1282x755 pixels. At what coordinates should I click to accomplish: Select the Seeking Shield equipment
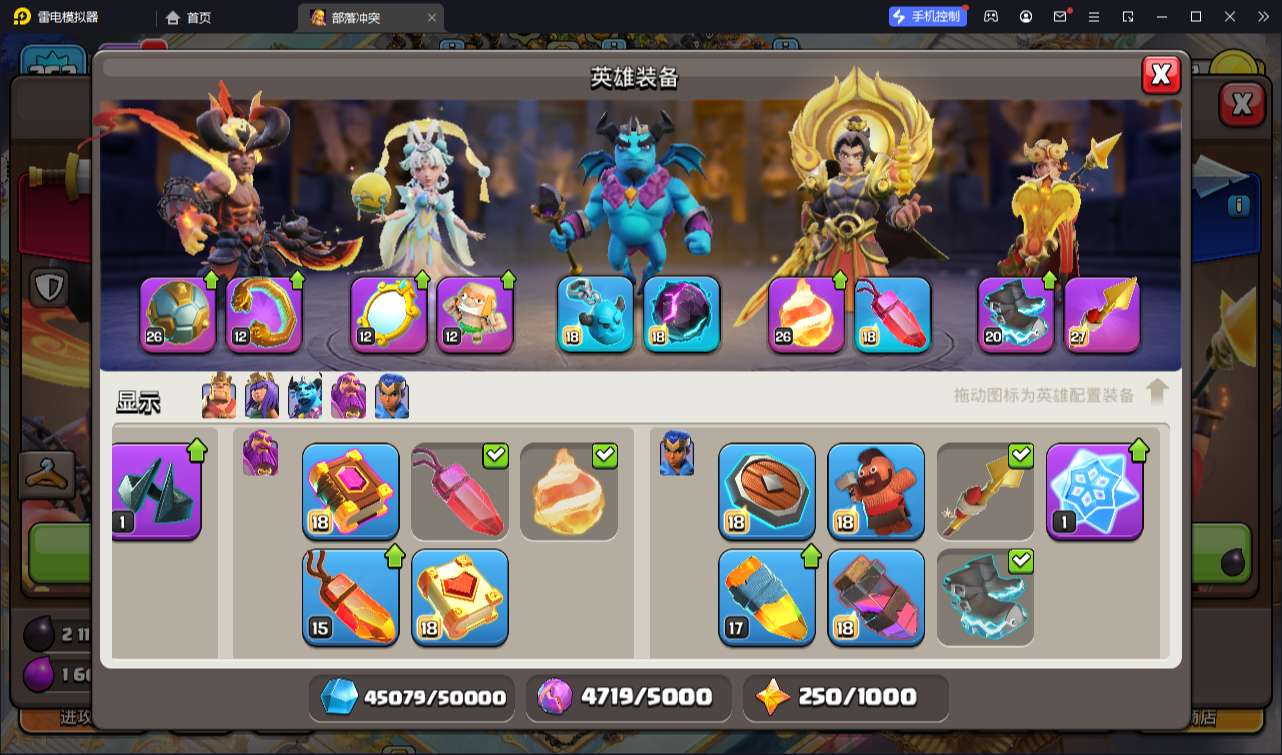(767, 491)
